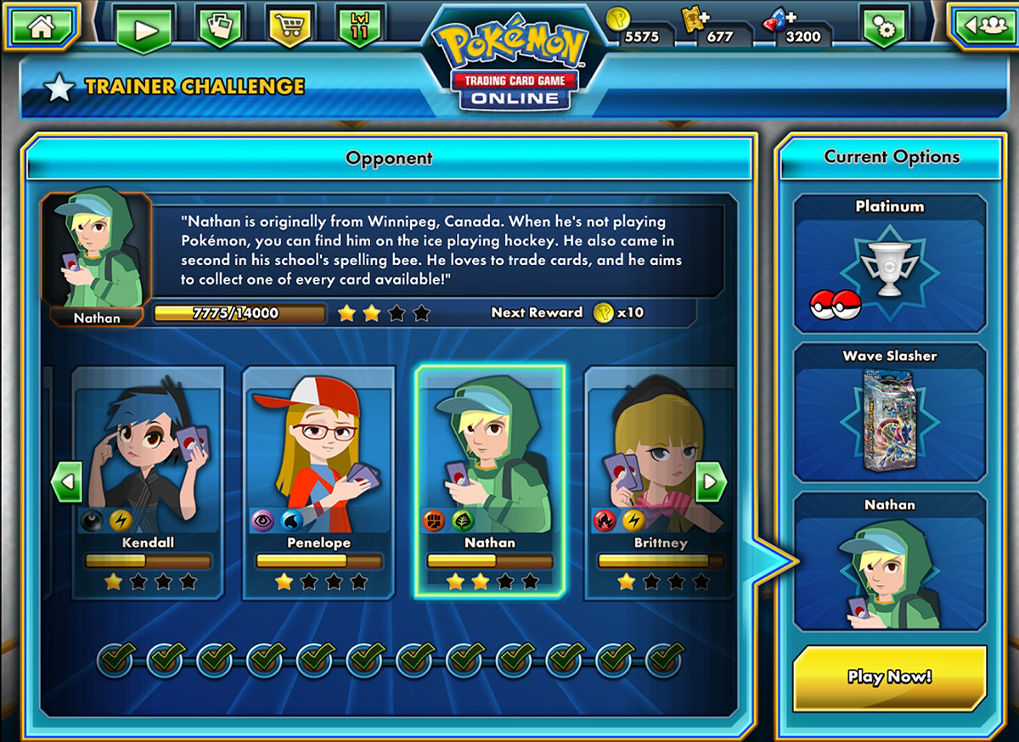This screenshot has width=1019, height=742.
Task: Click the green play arrow button
Action: pos(145,29)
